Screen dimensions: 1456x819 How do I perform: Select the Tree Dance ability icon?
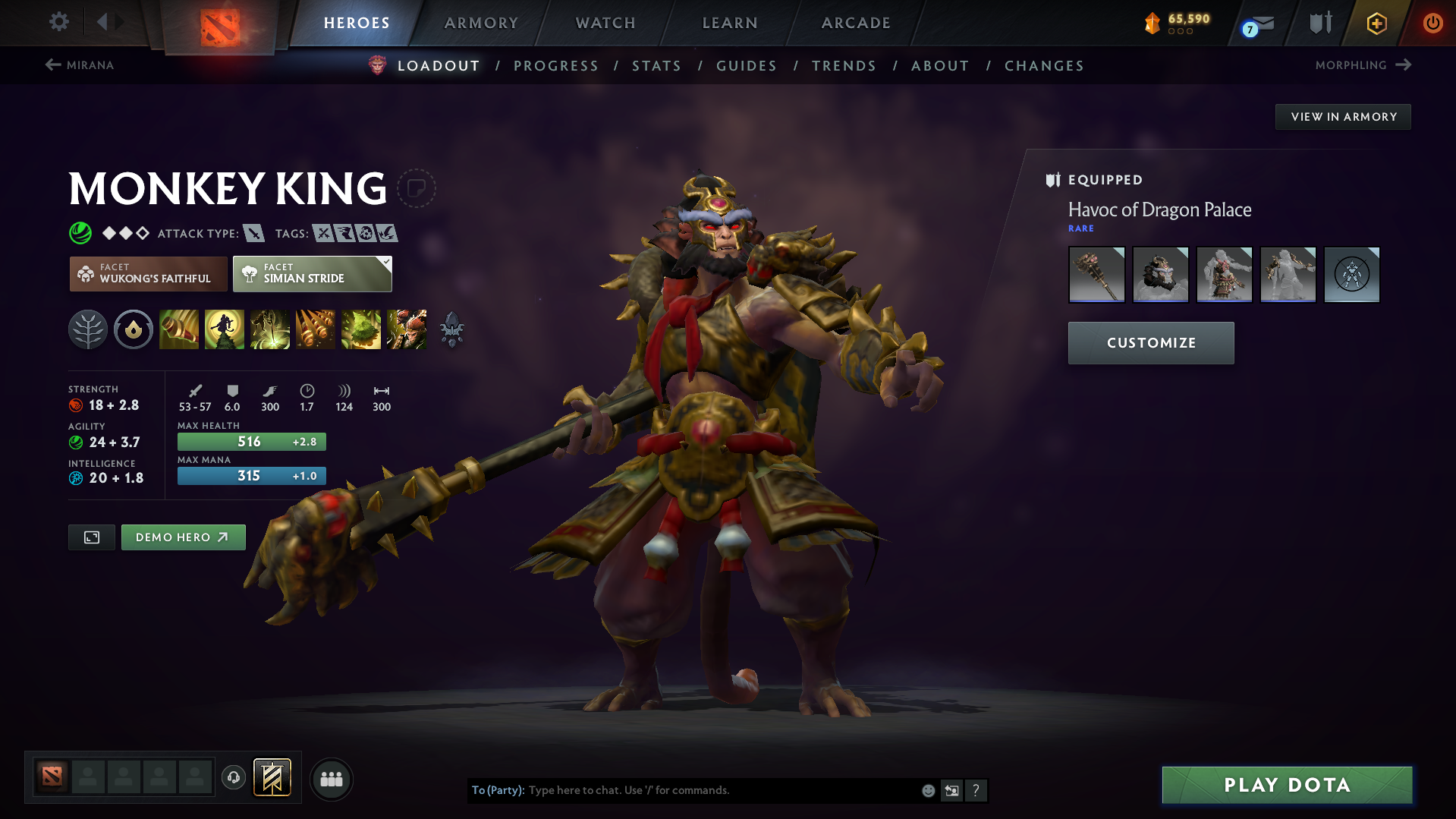(x=225, y=329)
